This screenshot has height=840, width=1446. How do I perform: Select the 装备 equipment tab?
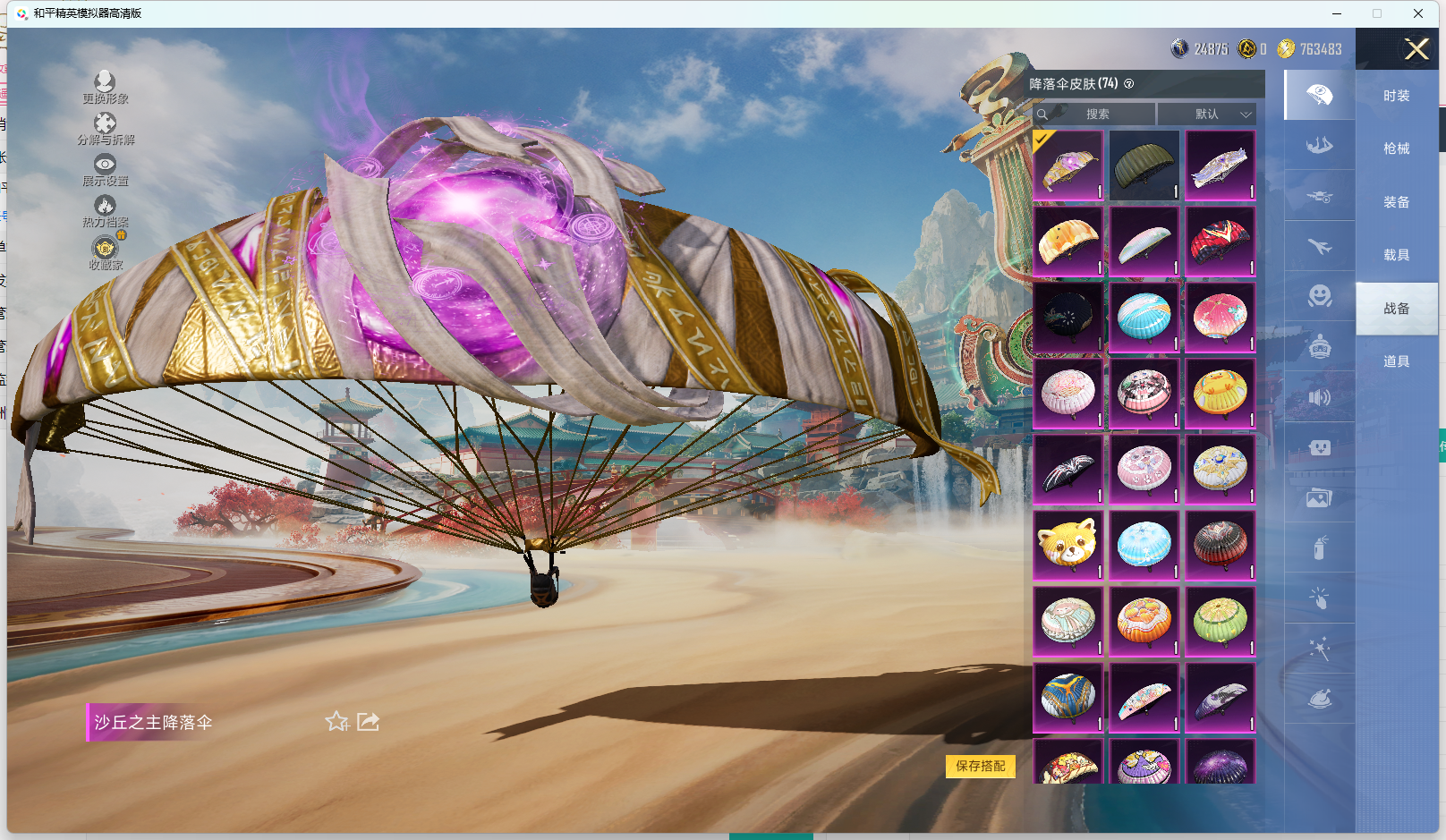(1396, 202)
